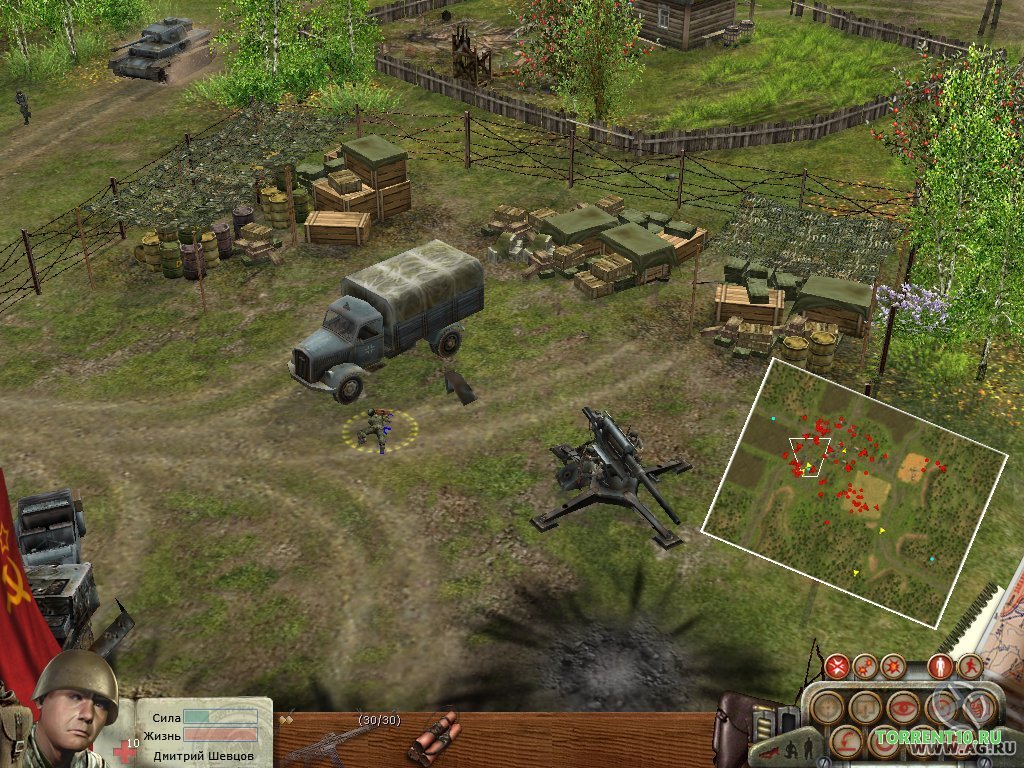Click the curved red arrow command button
Viewport: 1024px width, 768px height.
tap(846, 742)
